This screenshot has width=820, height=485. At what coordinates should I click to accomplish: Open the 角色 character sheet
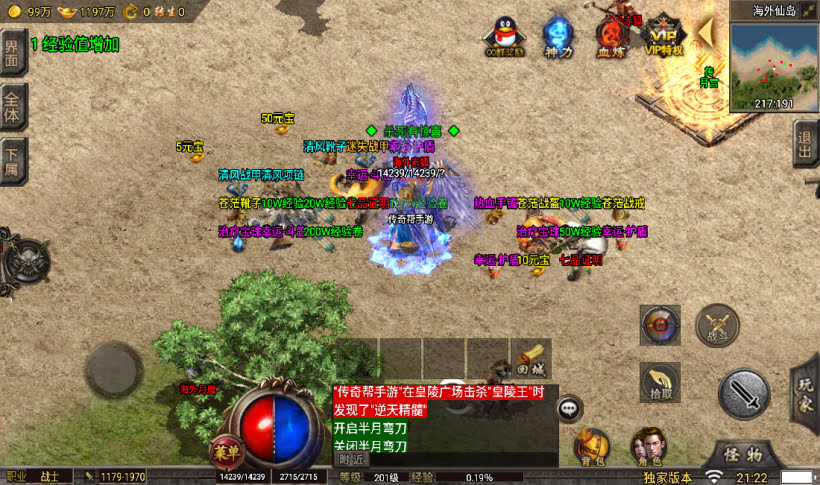pos(648,447)
